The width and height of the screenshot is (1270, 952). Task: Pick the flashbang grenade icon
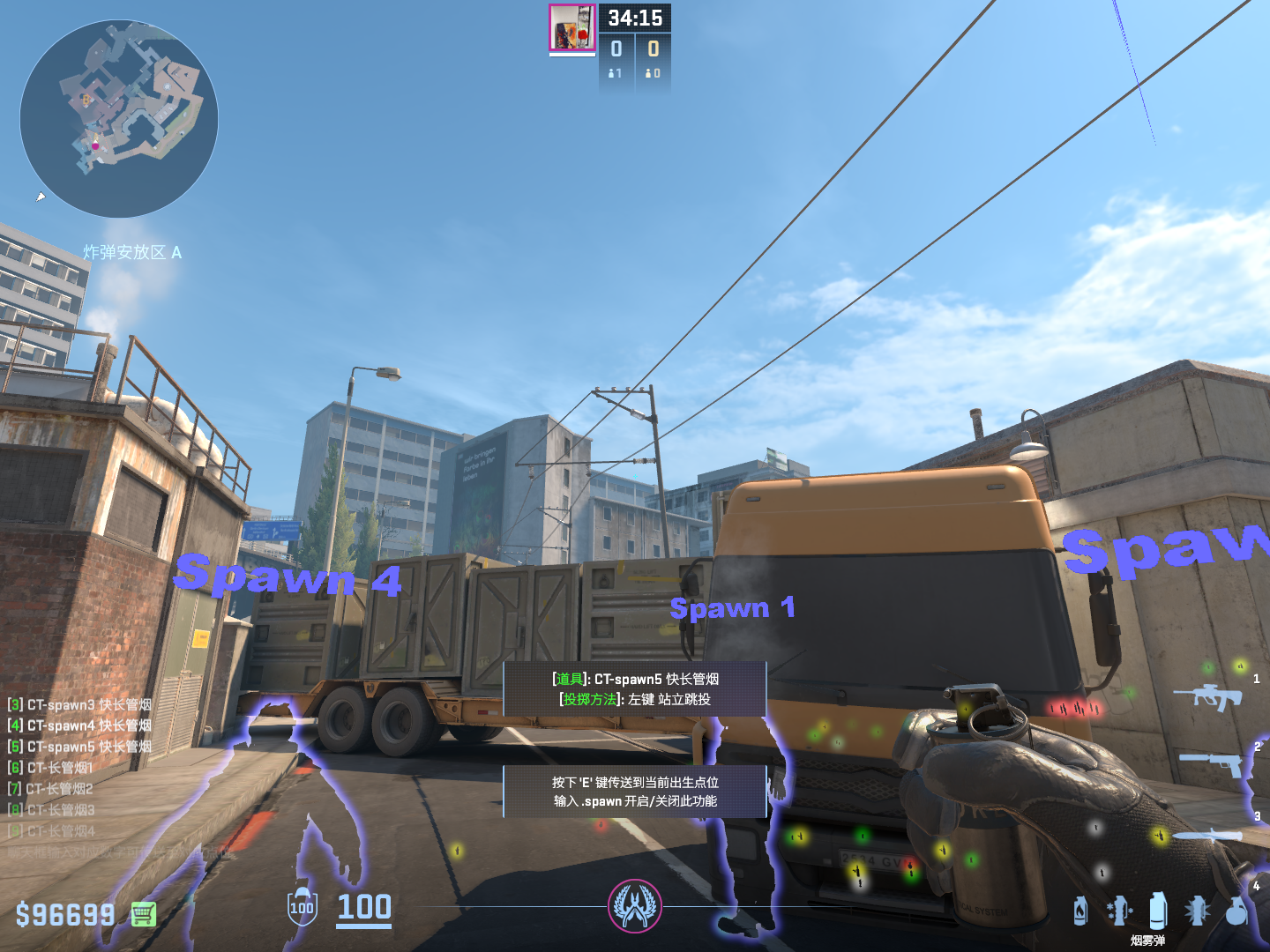(1197, 911)
